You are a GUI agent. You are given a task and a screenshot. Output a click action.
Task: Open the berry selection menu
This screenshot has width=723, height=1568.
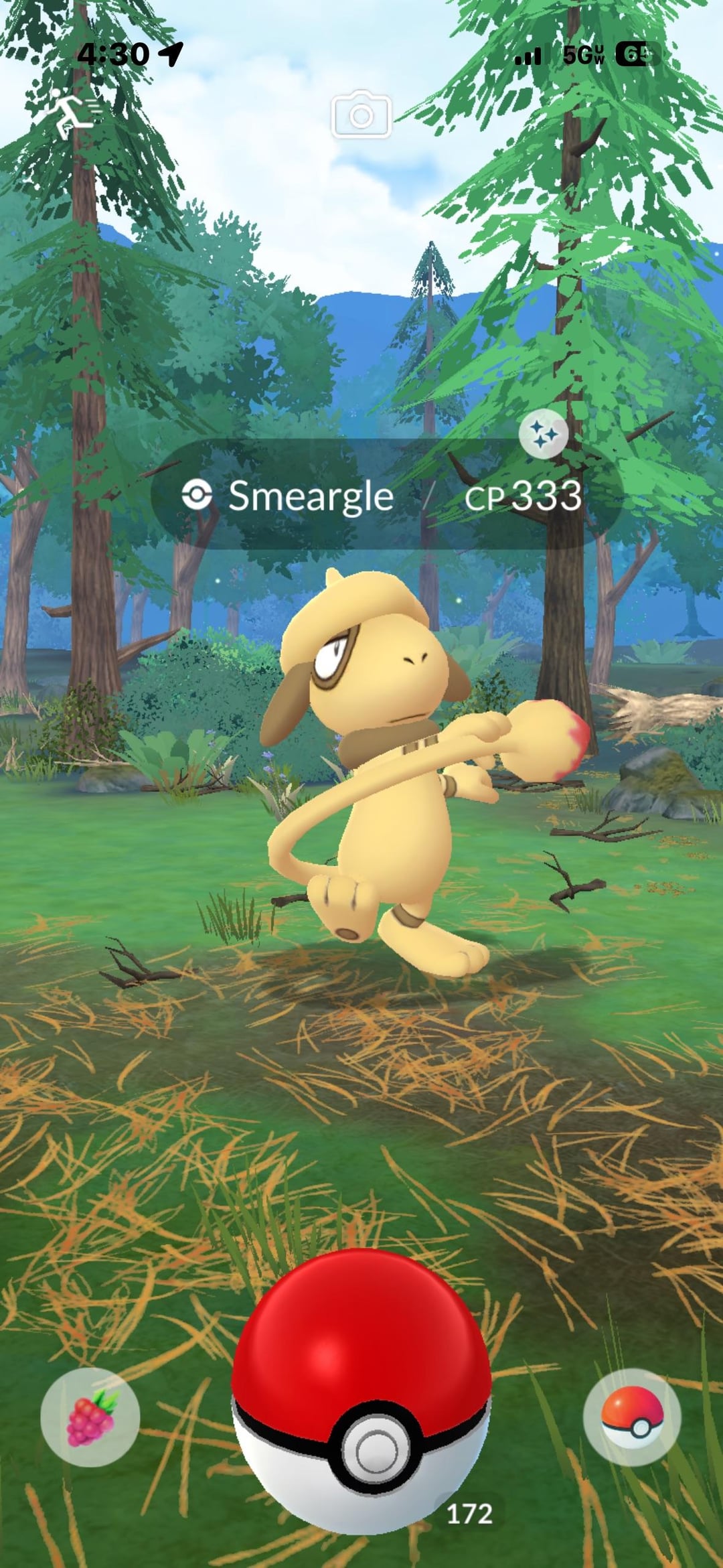[90, 1418]
